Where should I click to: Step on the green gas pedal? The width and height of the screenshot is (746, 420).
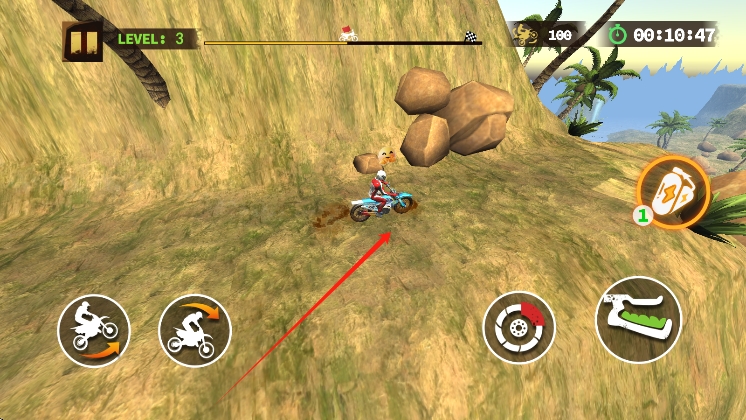[x=638, y=320]
